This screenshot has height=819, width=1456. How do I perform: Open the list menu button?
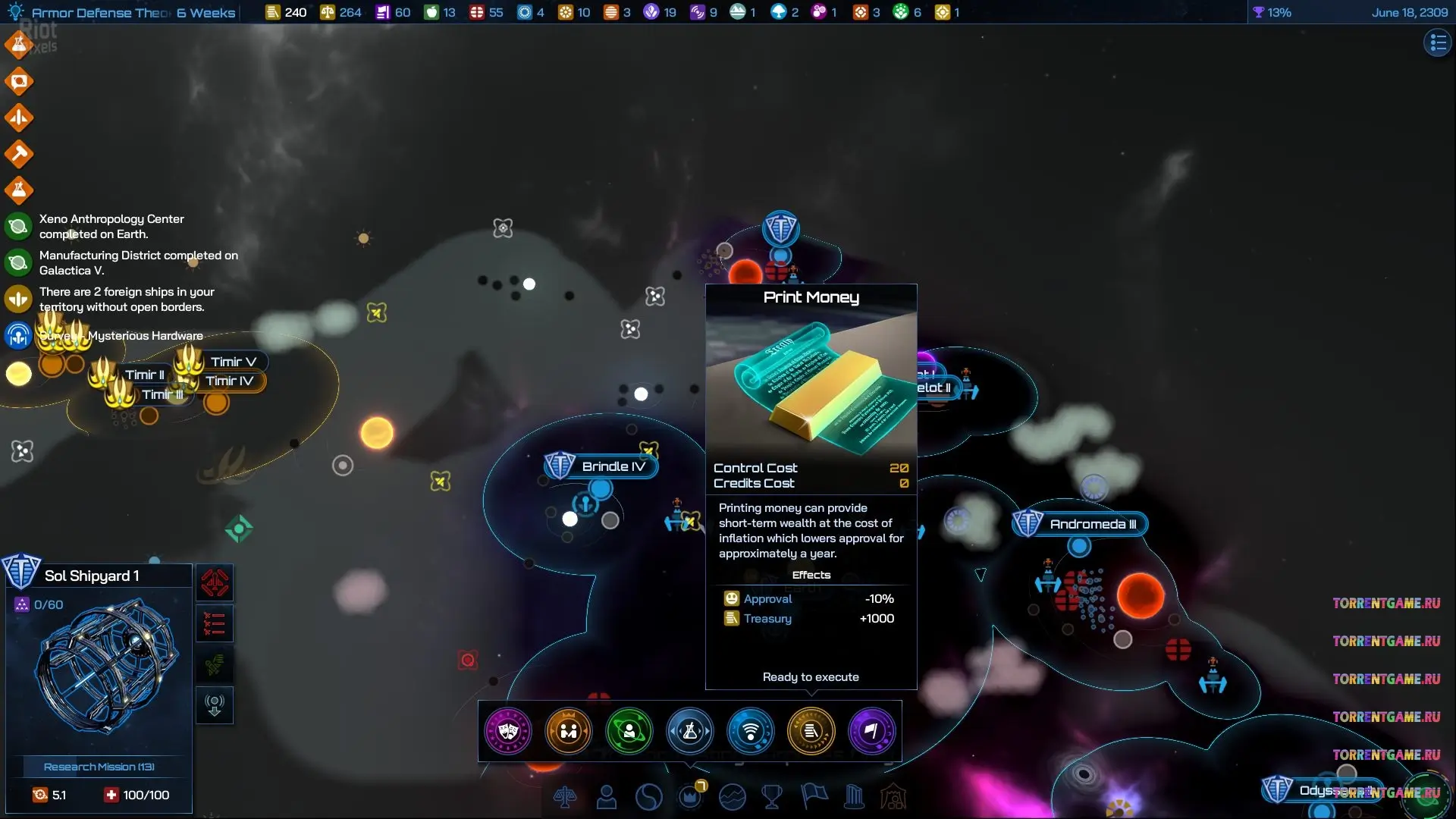pos(1437,43)
